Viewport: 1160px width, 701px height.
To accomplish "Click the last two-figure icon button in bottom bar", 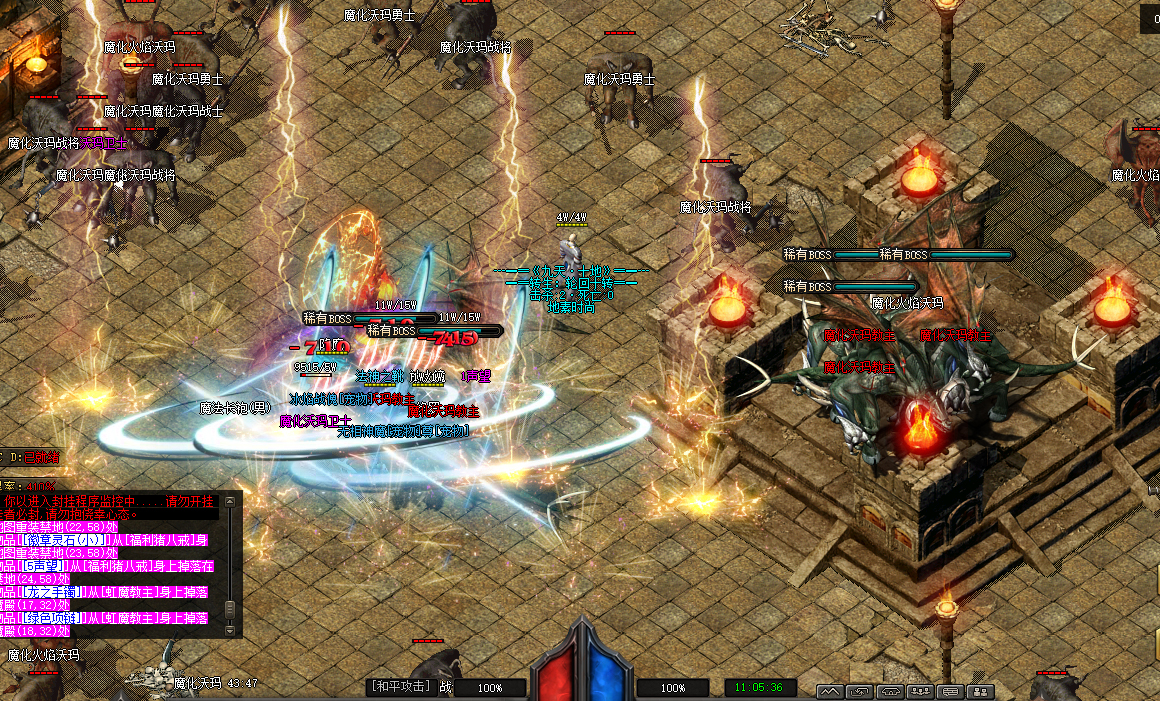I will pyautogui.click(x=981, y=691).
